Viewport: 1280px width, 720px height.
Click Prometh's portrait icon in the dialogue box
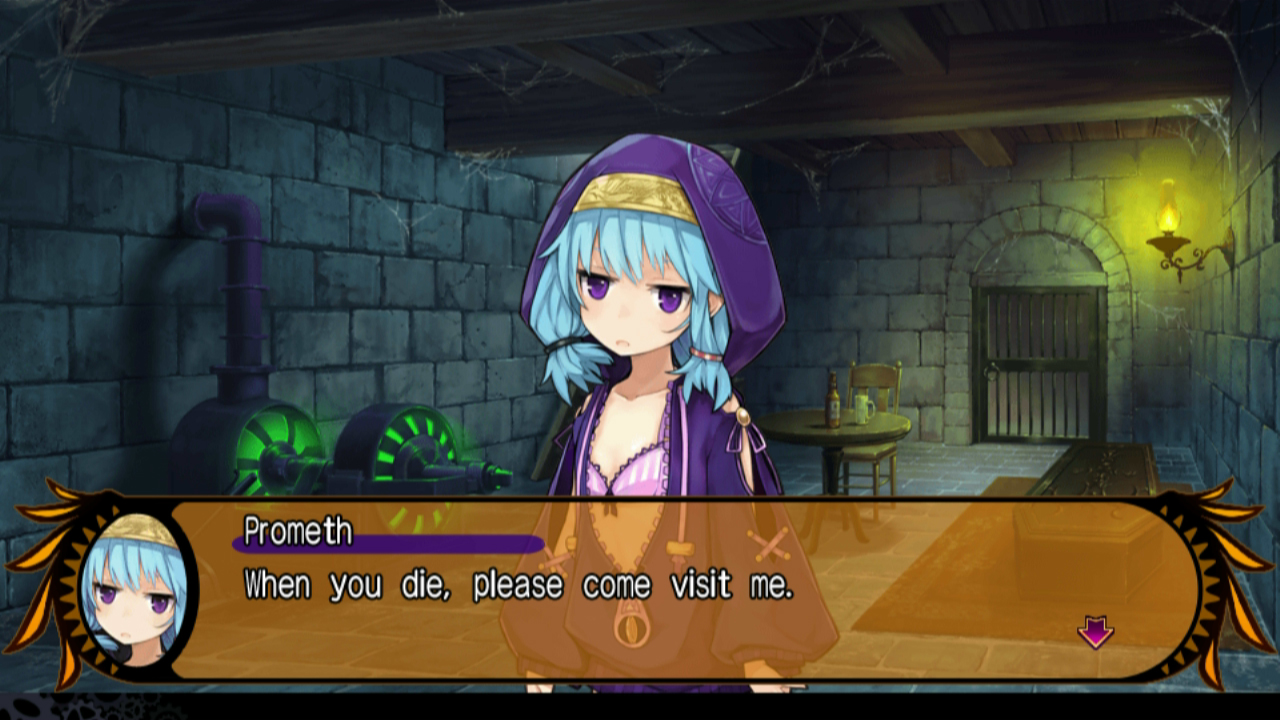click(135, 590)
